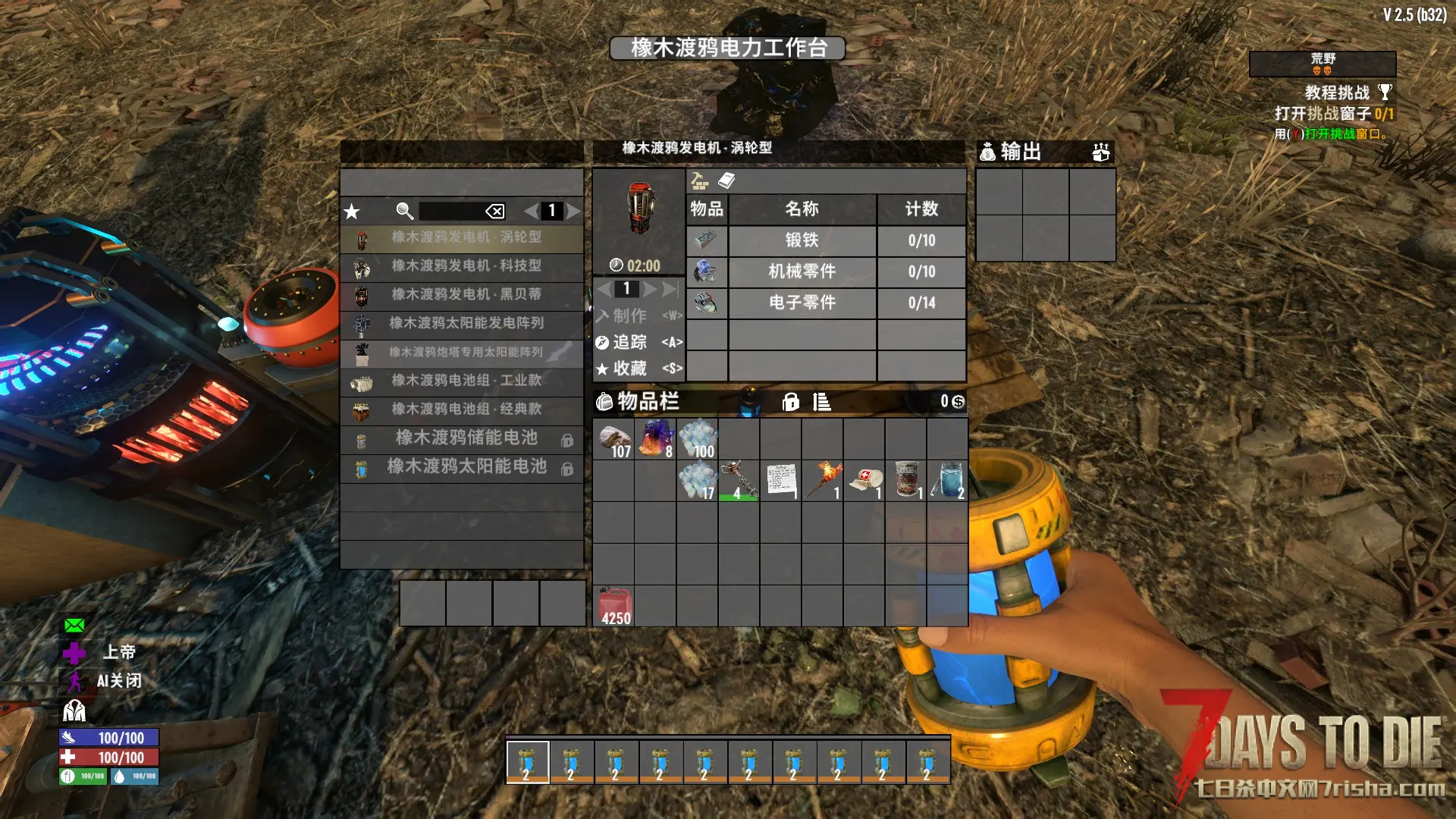
Task: Clear the recipe search text
Action: 494,212
